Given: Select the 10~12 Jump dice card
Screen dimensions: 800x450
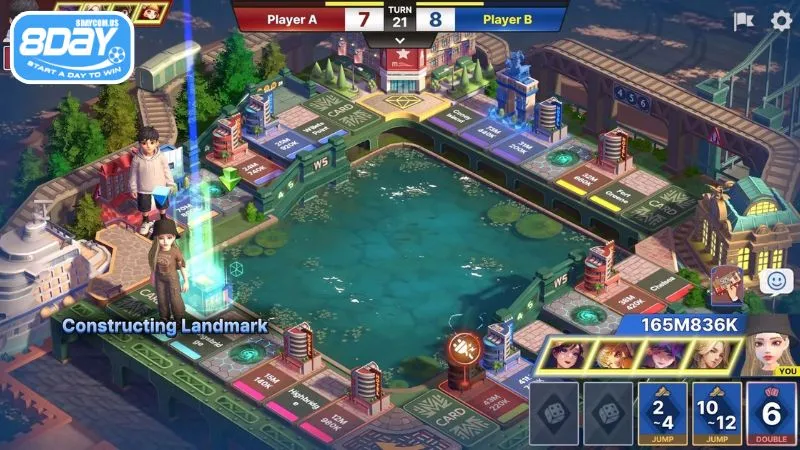Looking at the screenshot, I should pyautogui.click(x=716, y=413).
